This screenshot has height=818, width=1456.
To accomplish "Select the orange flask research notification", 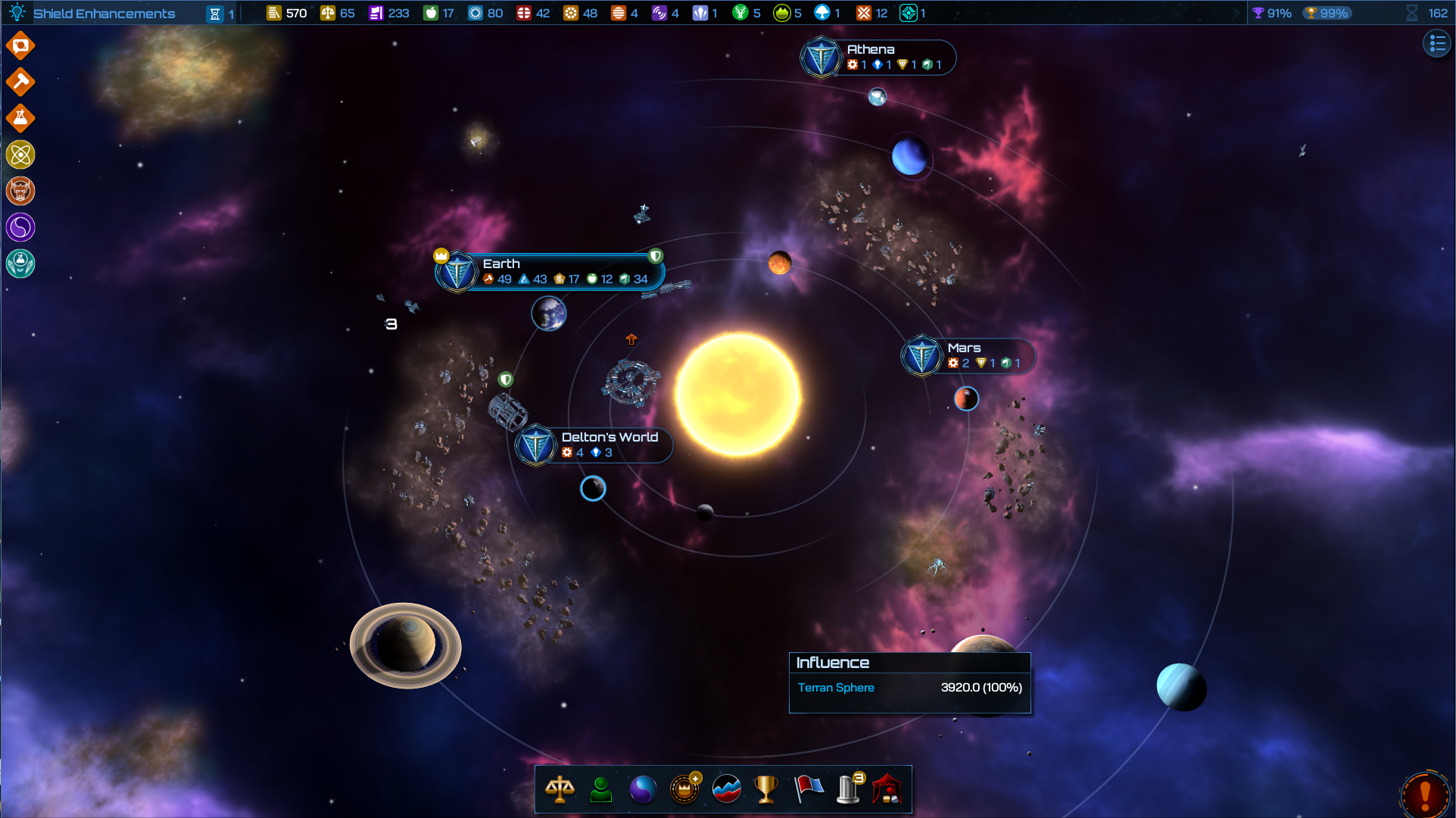I will [20, 118].
